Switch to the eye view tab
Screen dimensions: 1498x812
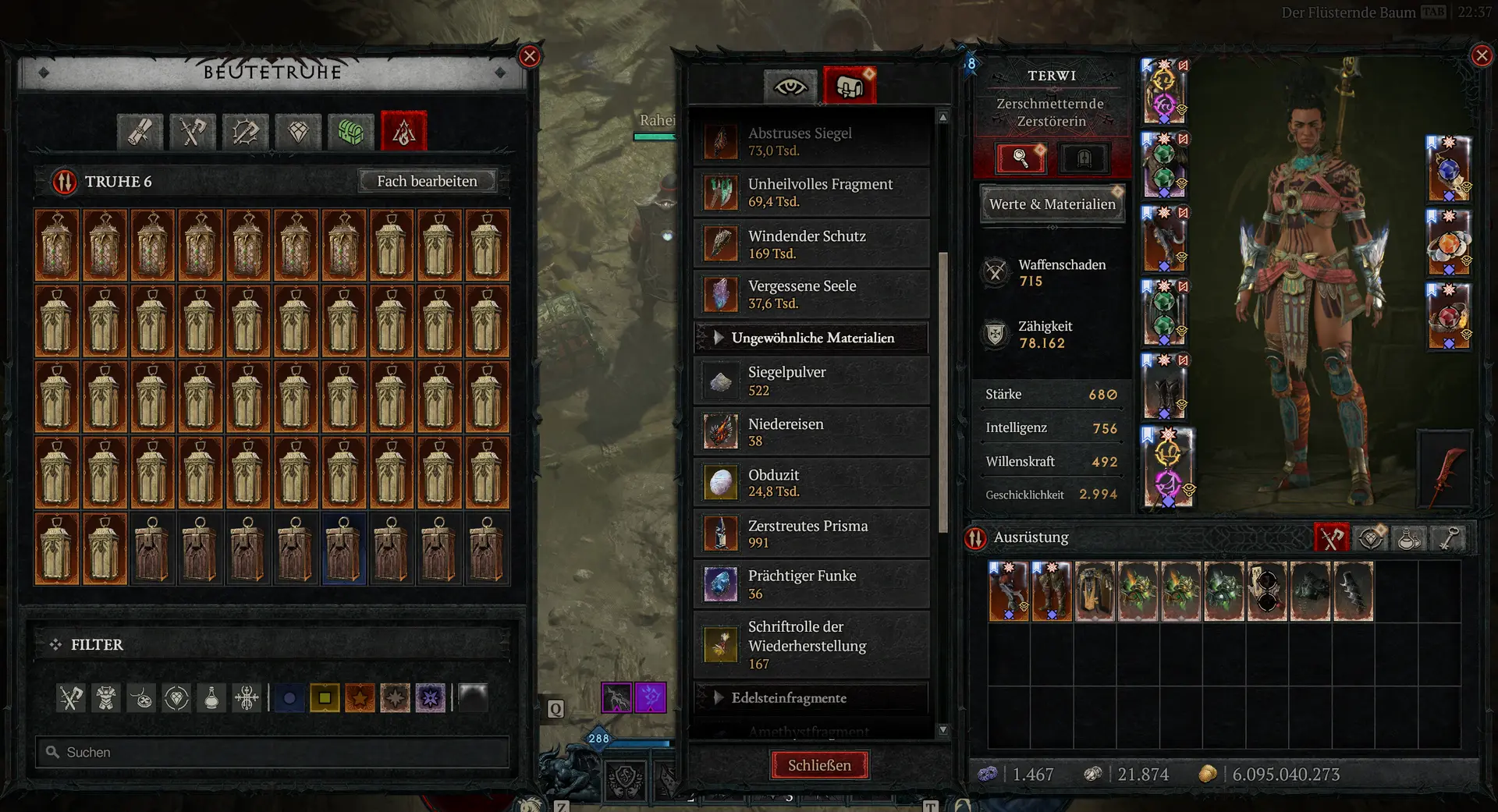tap(790, 87)
